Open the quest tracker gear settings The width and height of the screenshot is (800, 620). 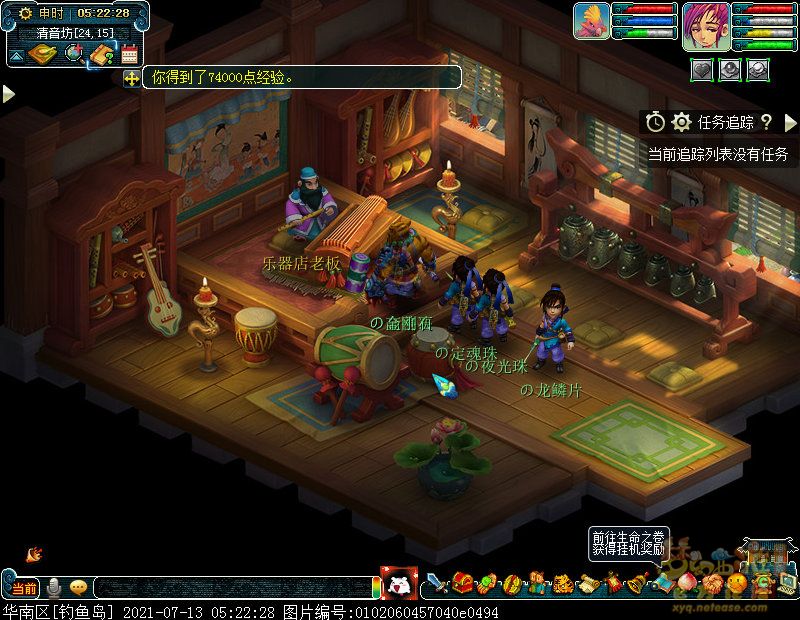682,122
